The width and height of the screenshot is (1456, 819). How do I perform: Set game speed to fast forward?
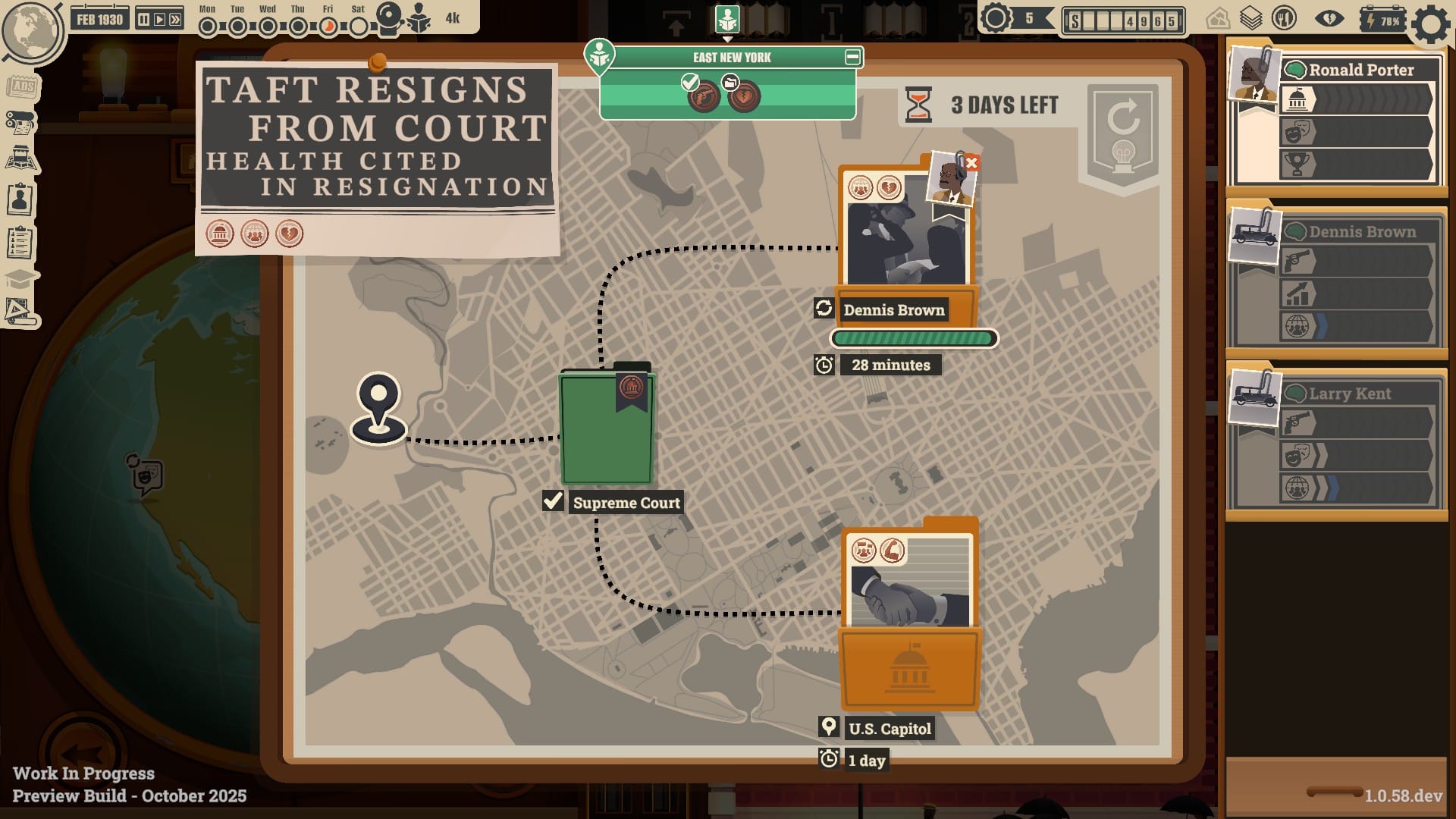pos(176,20)
